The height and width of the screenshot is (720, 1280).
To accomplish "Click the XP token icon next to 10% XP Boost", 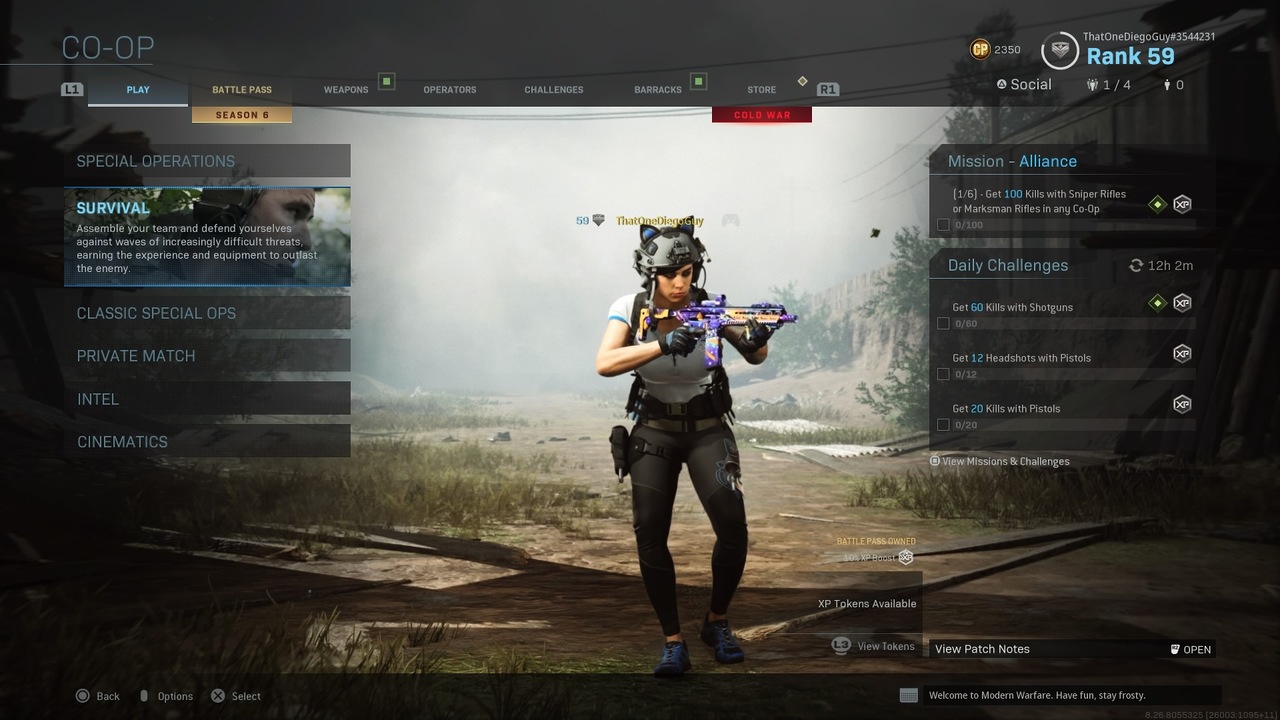I will [x=905, y=557].
